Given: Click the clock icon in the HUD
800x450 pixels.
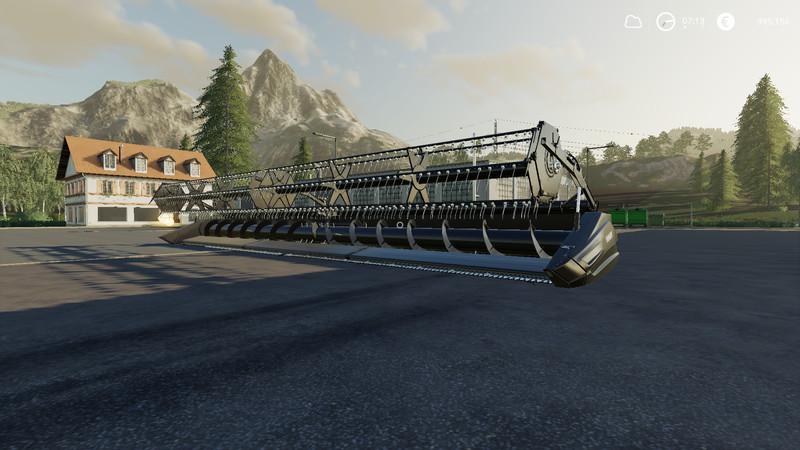Looking at the screenshot, I should pos(665,21).
